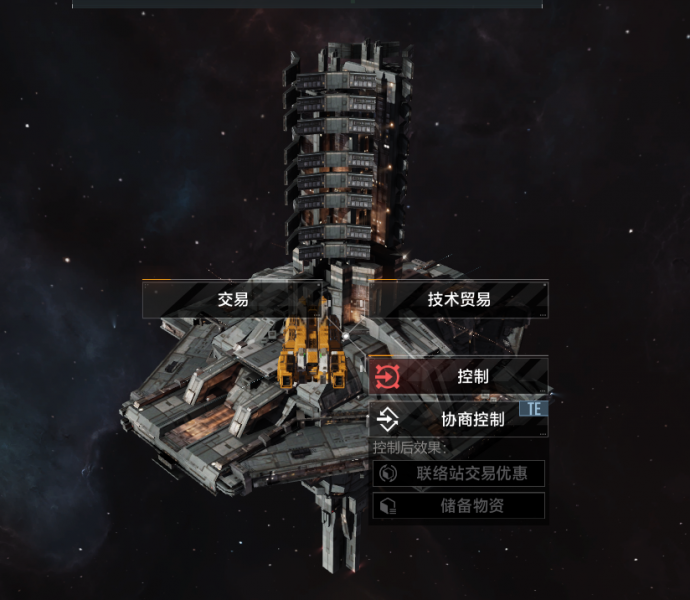Click the 联络站交易优惠 effect entry

tap(459, 473)
